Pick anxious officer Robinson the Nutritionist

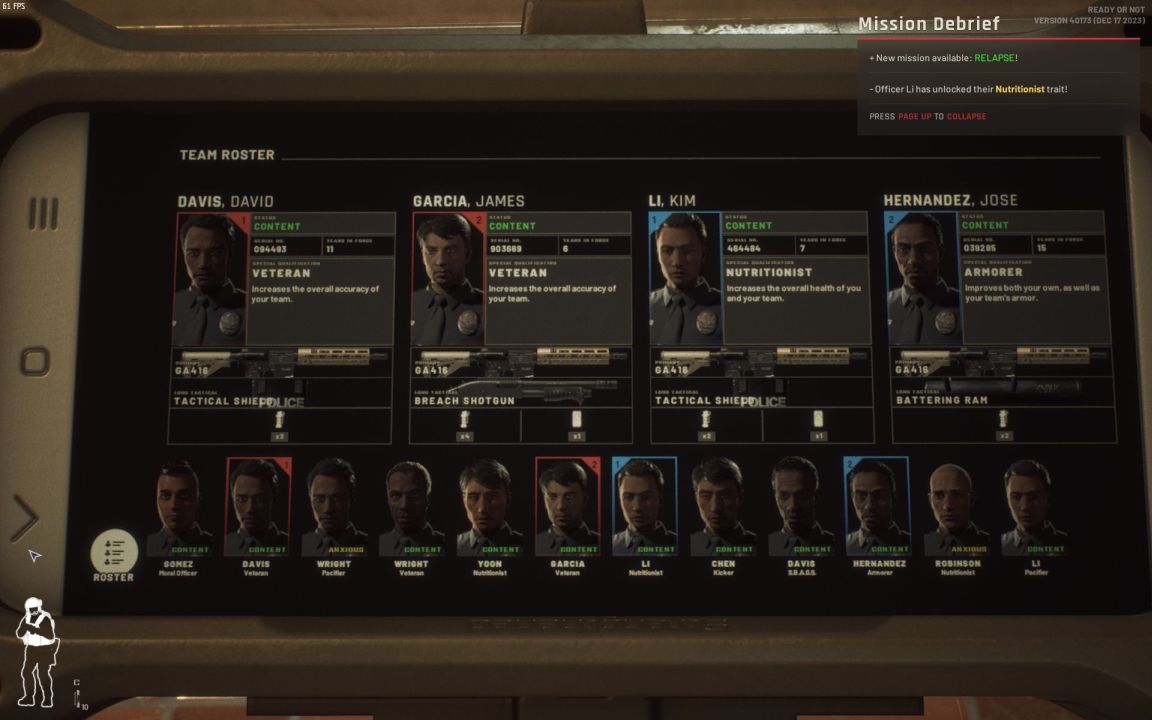coord(954,508)
